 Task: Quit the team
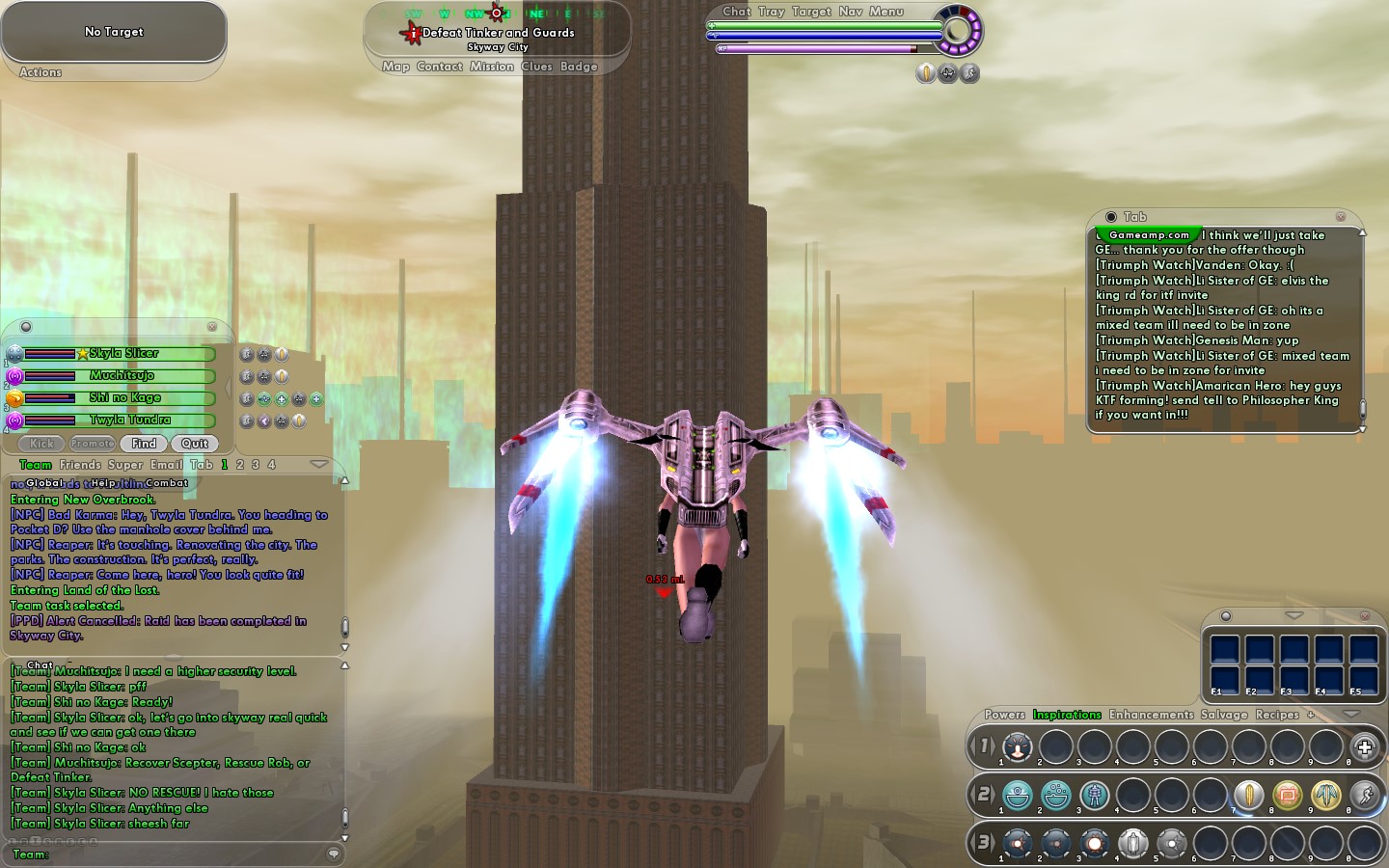tap(195, 444)
